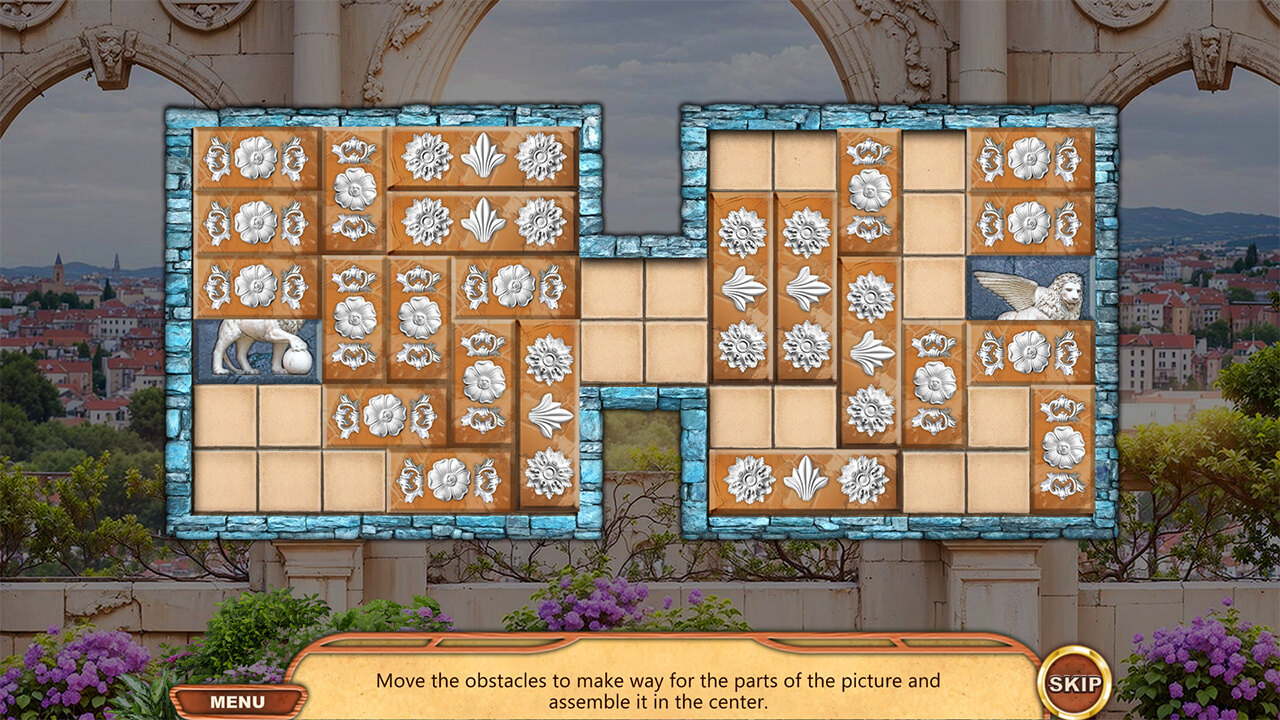The width and height of the screenshot is (1280, 720).
Task: Skip the puzzle with the SKIP button
Action: [x=1074, y=685]
